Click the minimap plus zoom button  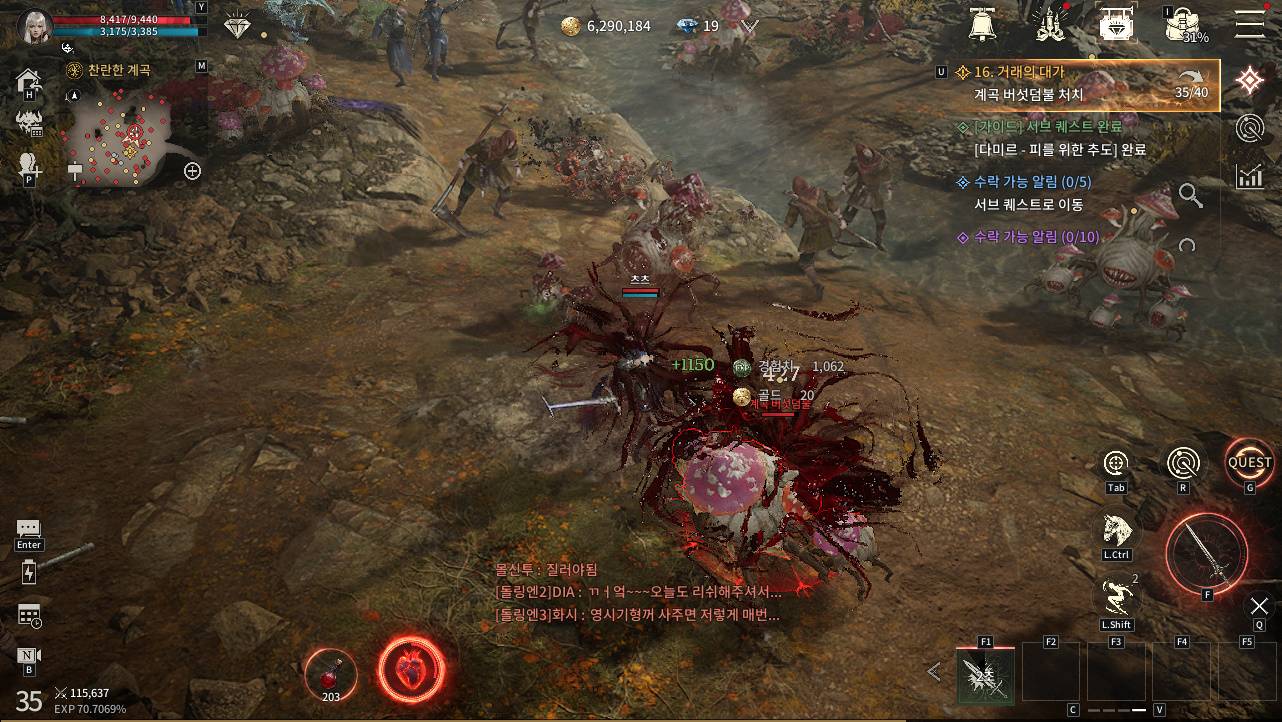click(x=193, y=171)
